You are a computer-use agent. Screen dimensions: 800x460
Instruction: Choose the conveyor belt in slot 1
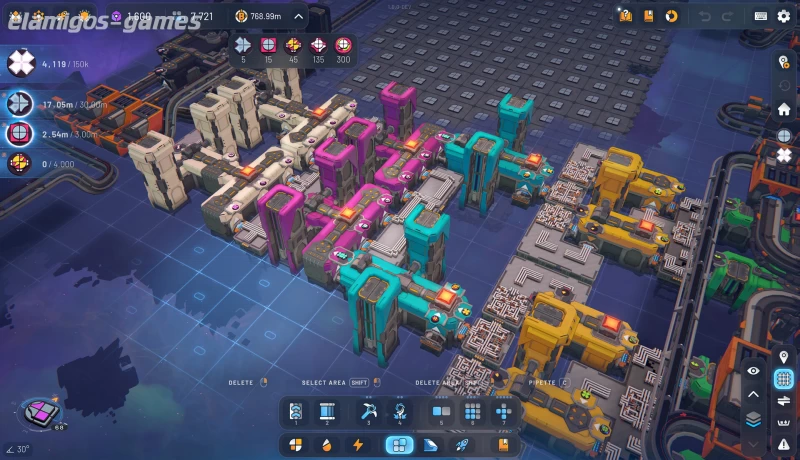tap(296, 411)
